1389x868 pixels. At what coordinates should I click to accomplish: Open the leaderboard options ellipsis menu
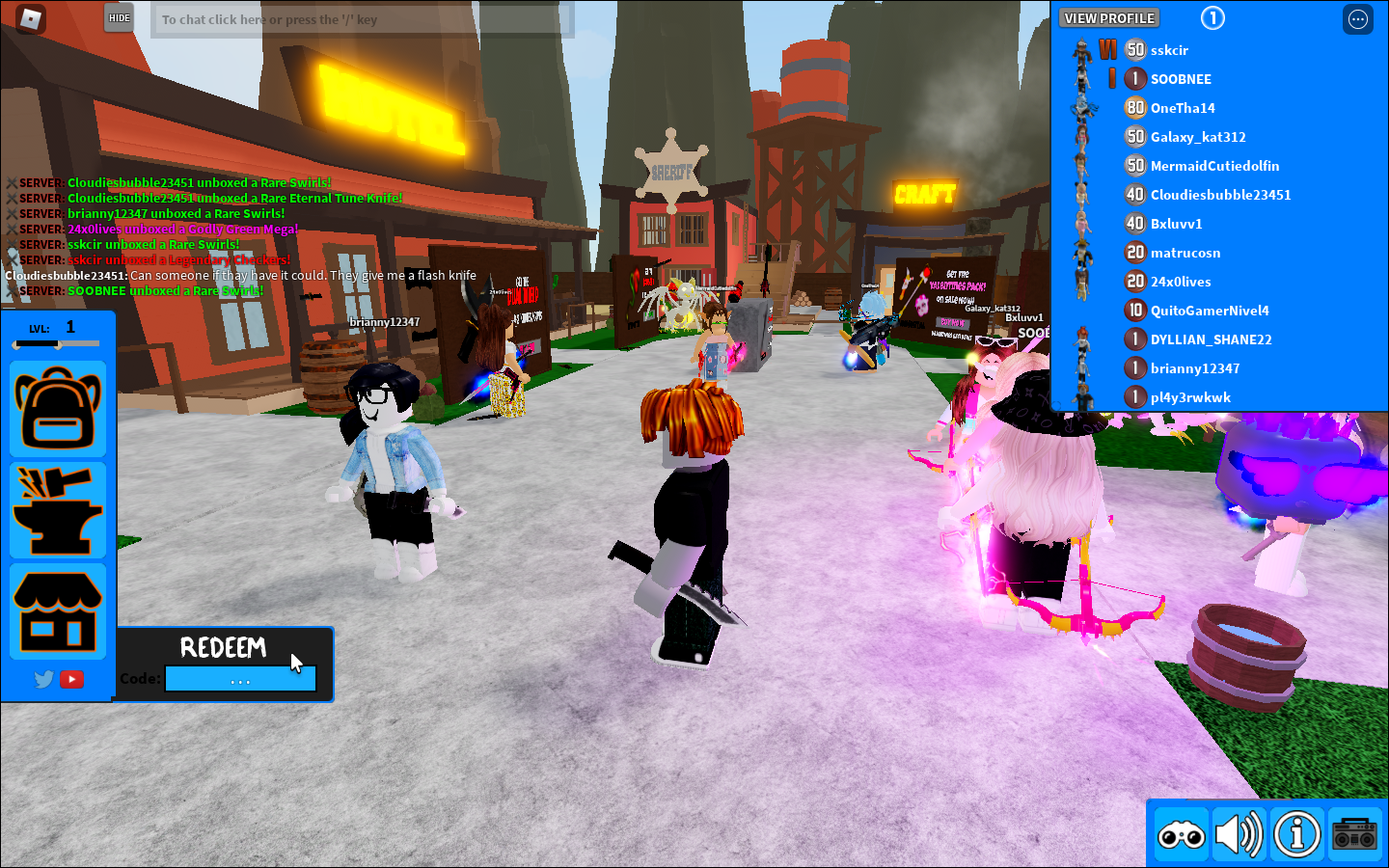click(x=1357, y=19)
